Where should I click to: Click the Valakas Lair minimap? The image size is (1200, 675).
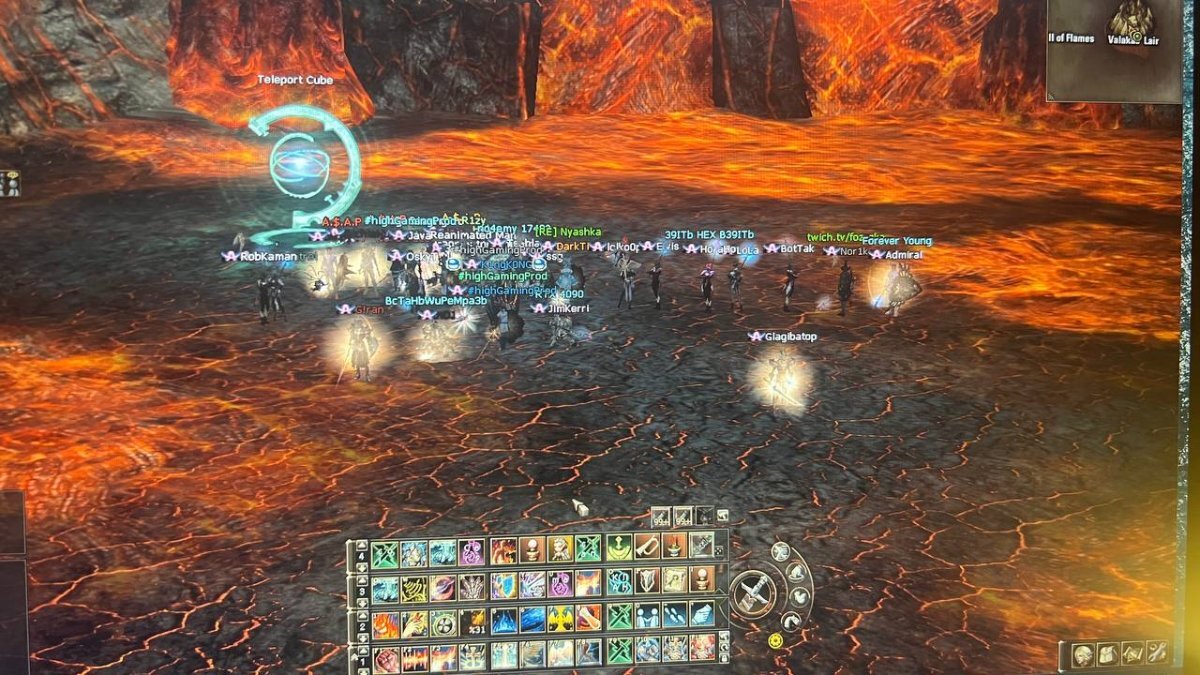pyautogui.click(x=1113, y=50)
